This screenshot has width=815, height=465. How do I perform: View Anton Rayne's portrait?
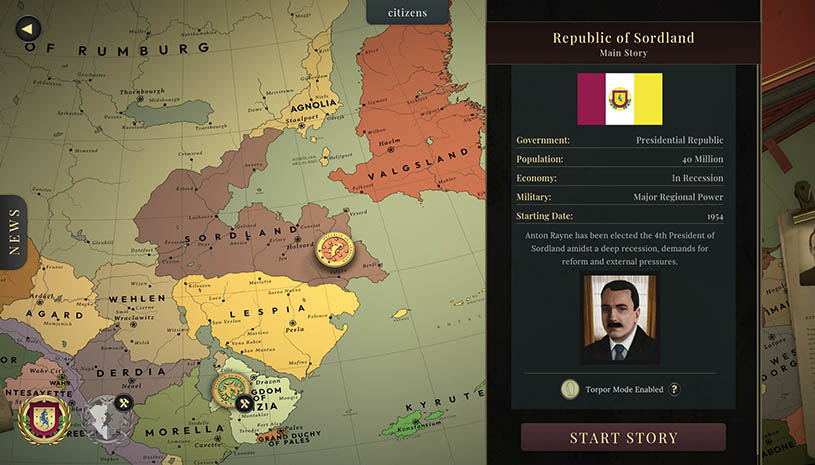619,317
